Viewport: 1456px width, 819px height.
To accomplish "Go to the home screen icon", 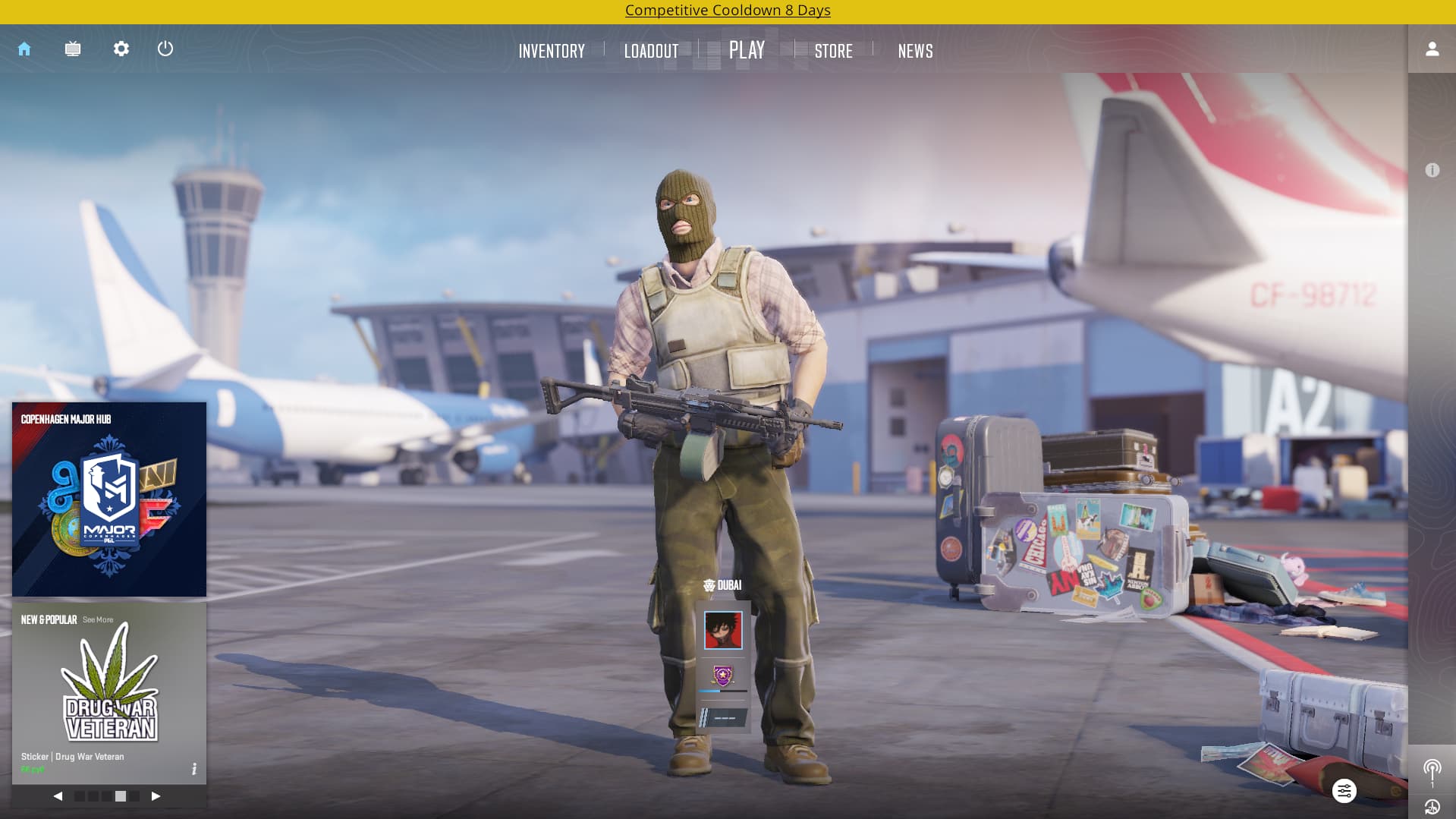I will 24,49.
